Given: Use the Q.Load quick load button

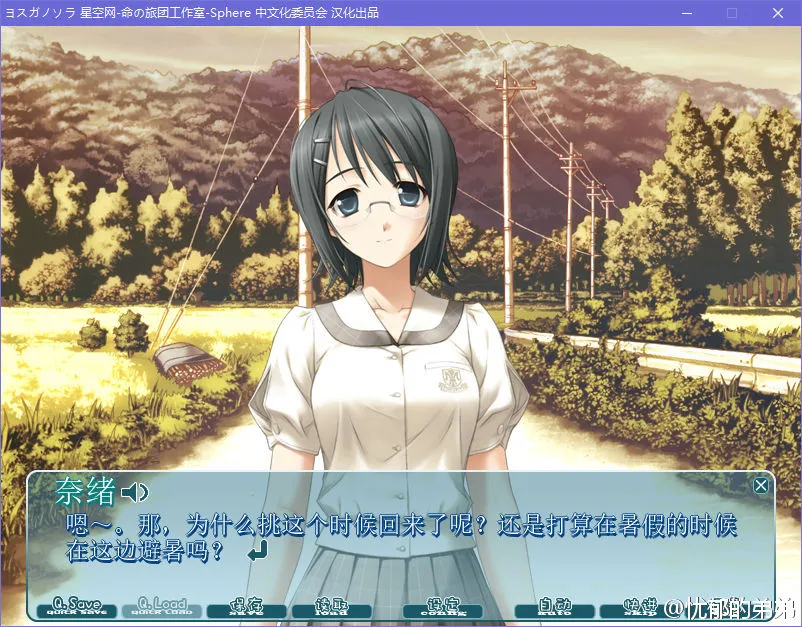Looking at the screenshot, I should 162,607.
